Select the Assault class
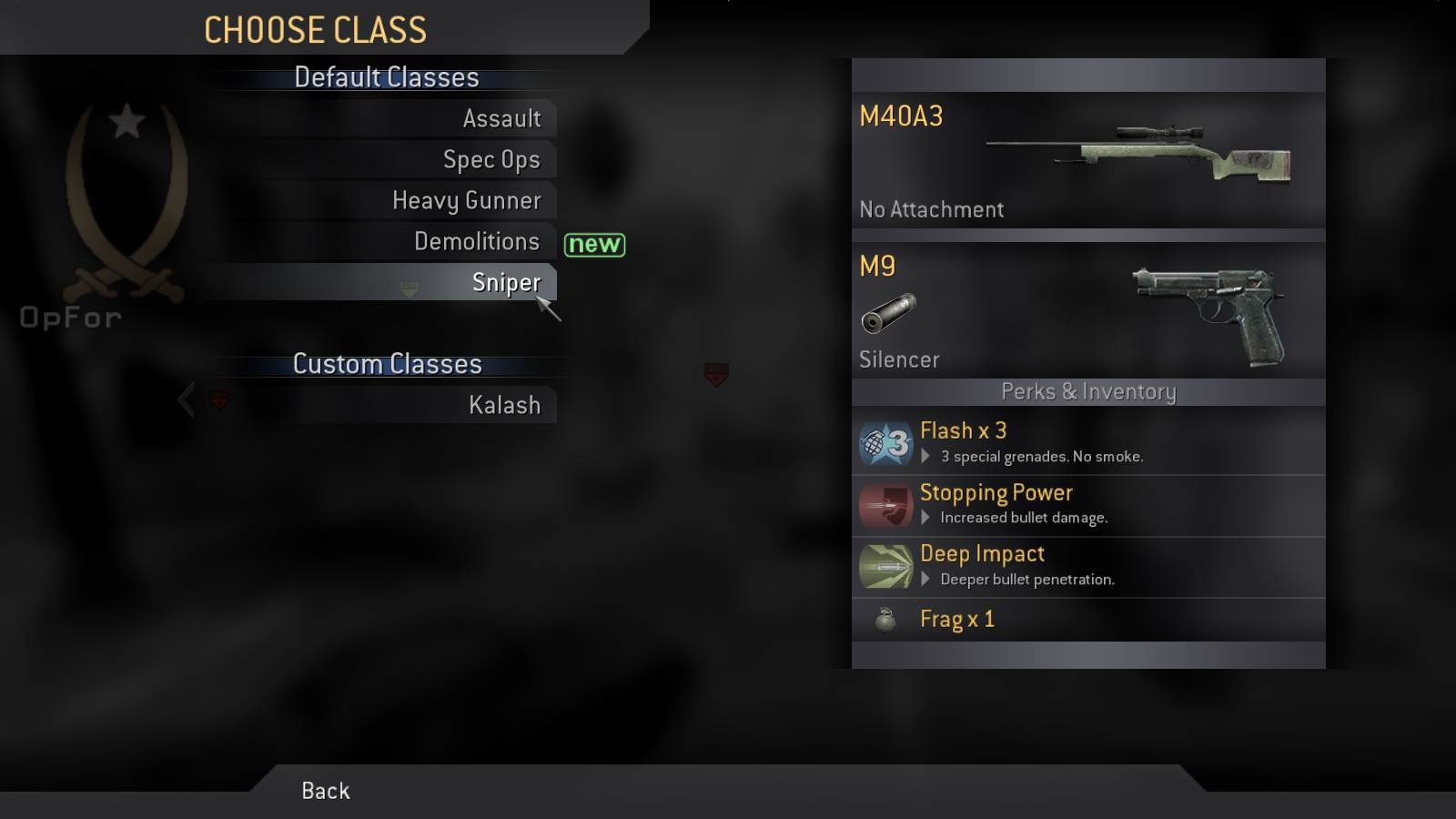This screenshot has height=819, width=1456. pyautogui.click(x=502, y=118)
